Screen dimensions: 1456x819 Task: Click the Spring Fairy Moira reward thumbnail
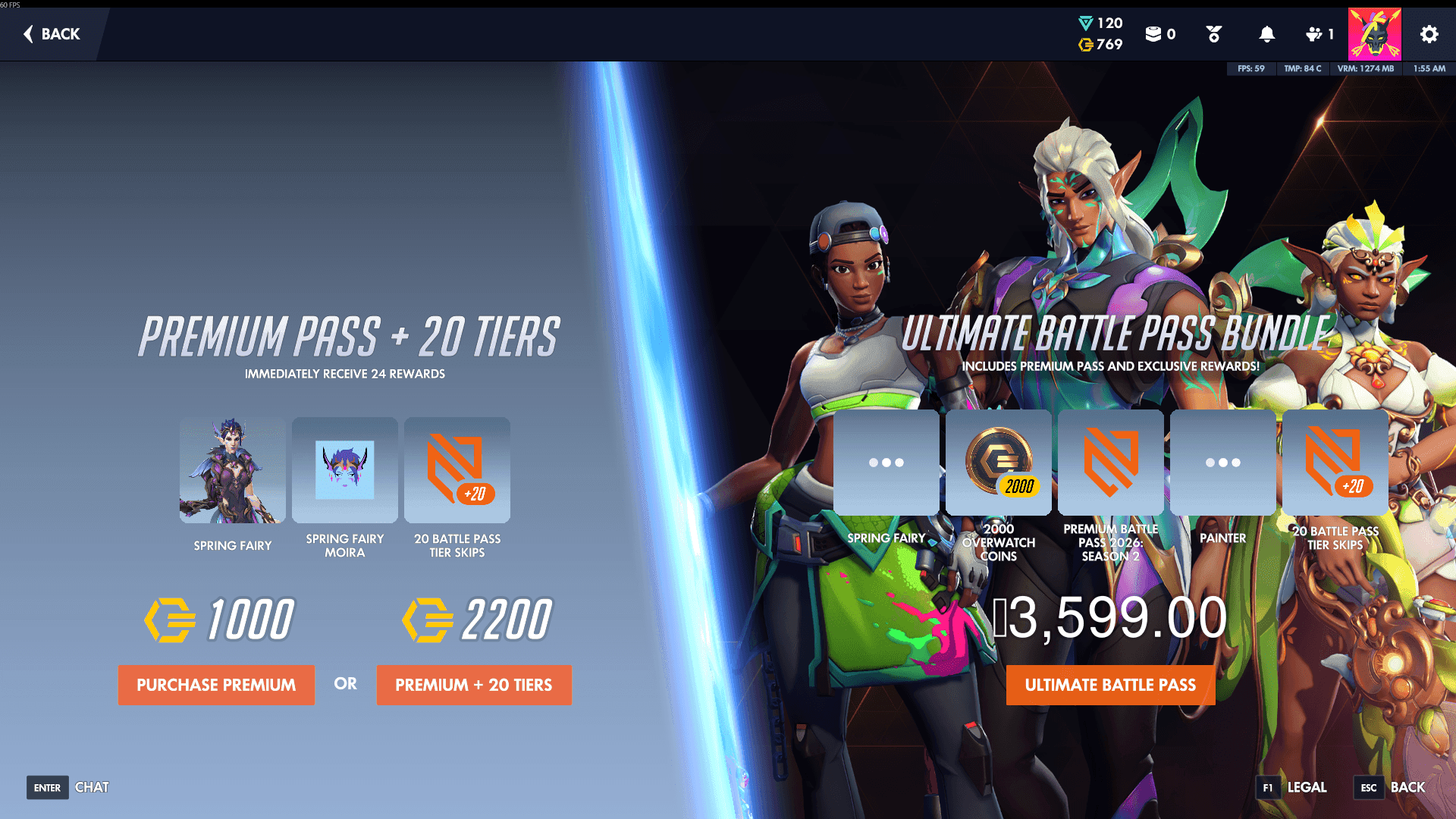[344, 469]
